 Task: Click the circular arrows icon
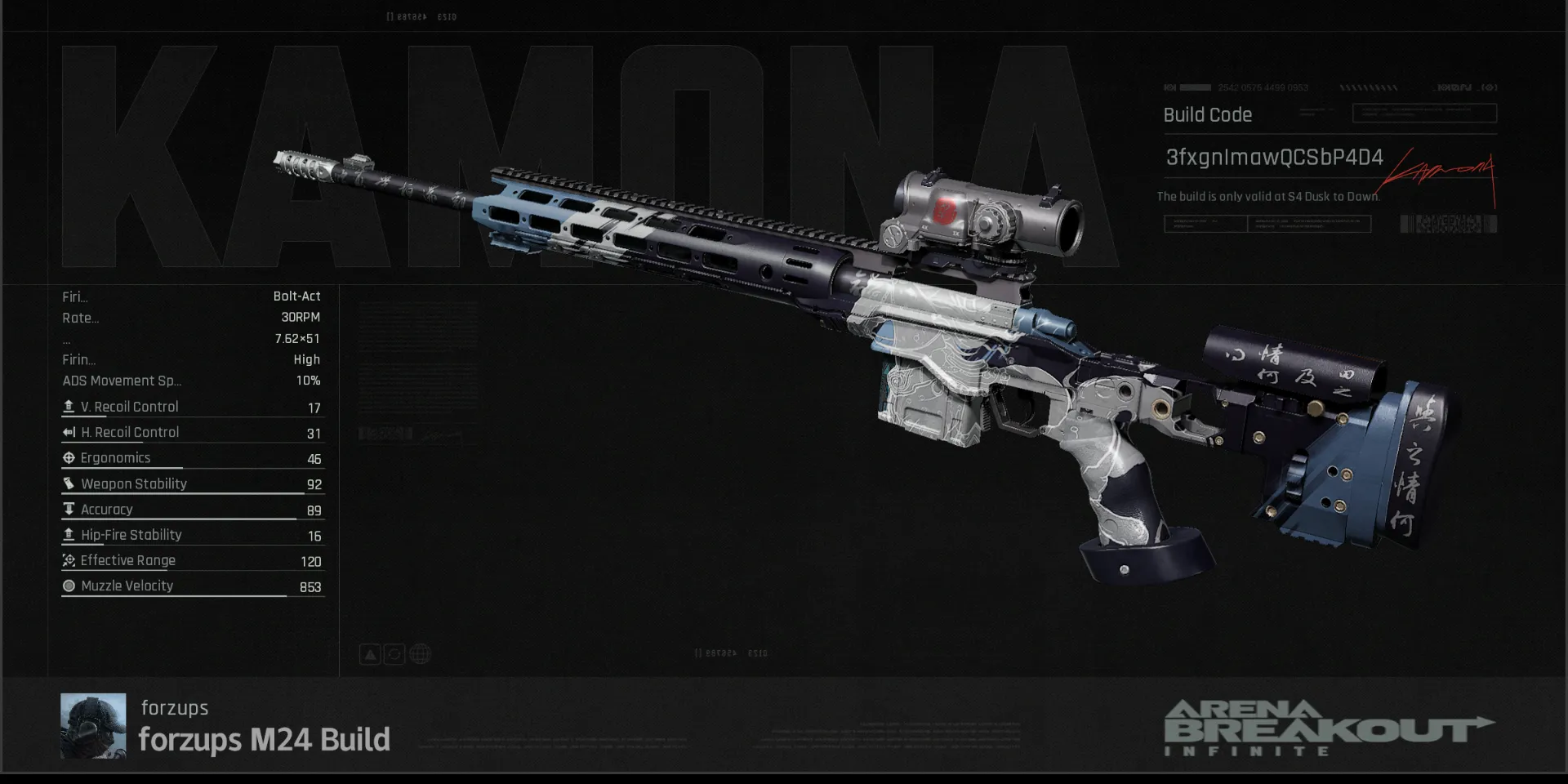(394, 654)
